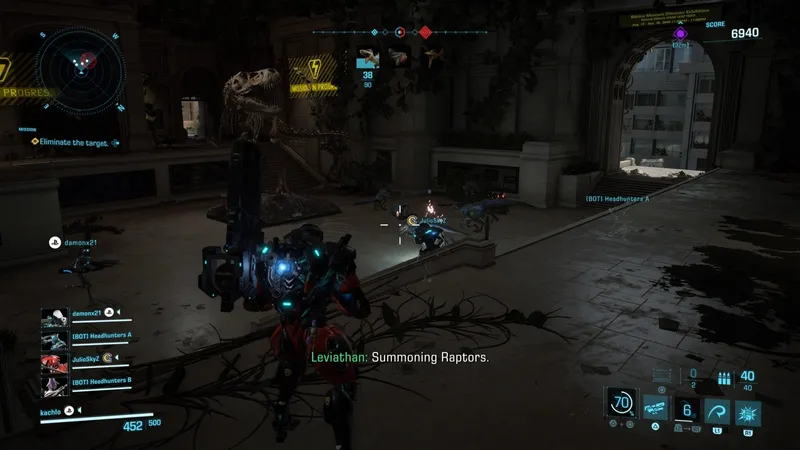Click the purple score emblem icon
The image size is (800, 450).
click(x=681, y=33)
